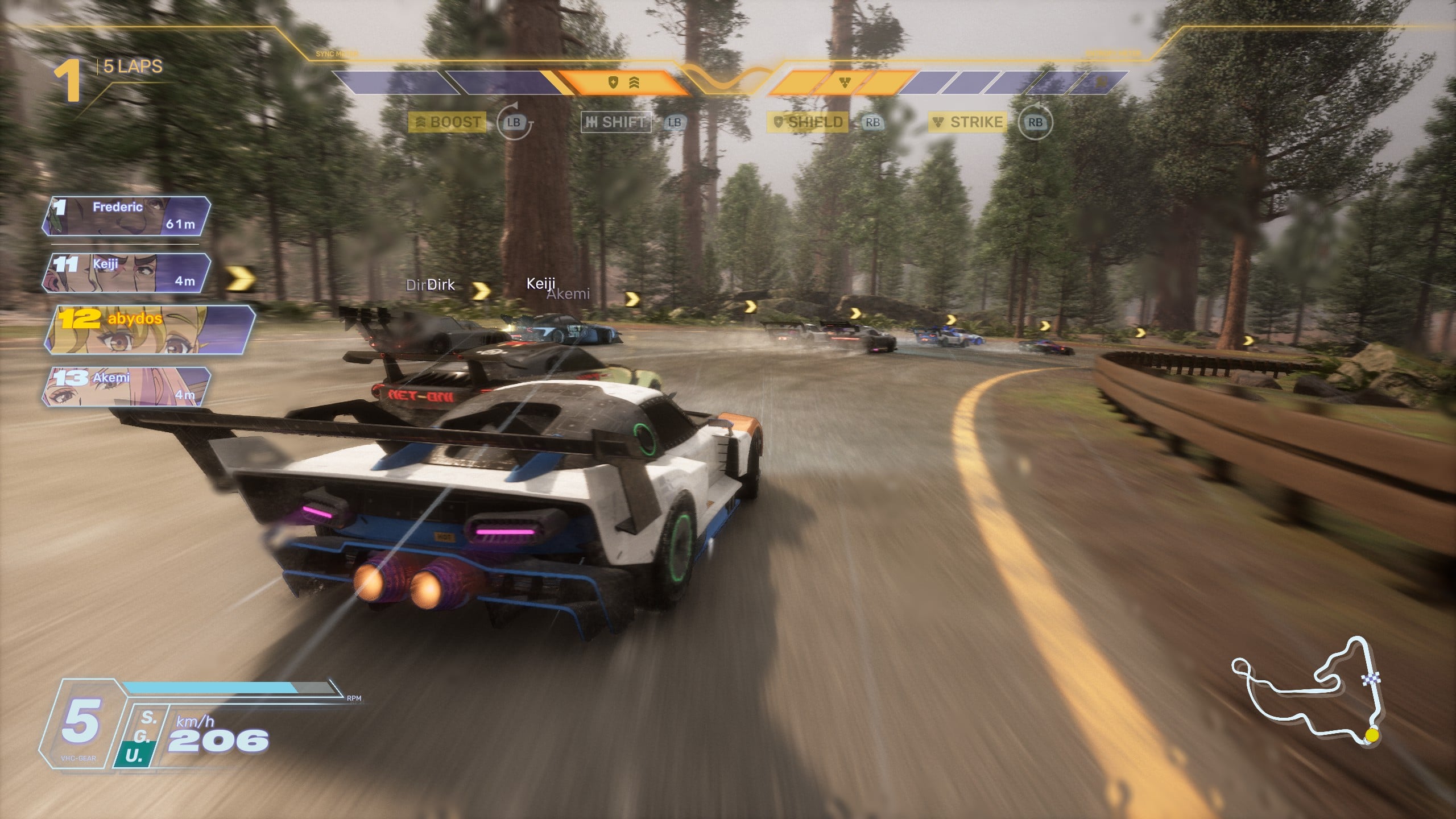This screenshot has width=1456, height=819.
Task: Pick Akemi's leaderboard row
Action: pos(126,387)
